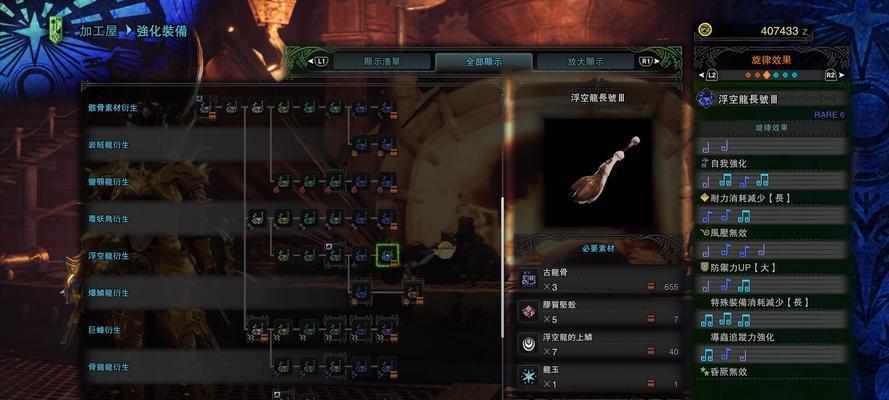
Task: Pick the 骨鎚龍衍生 tree row
Action: [108, 366]
